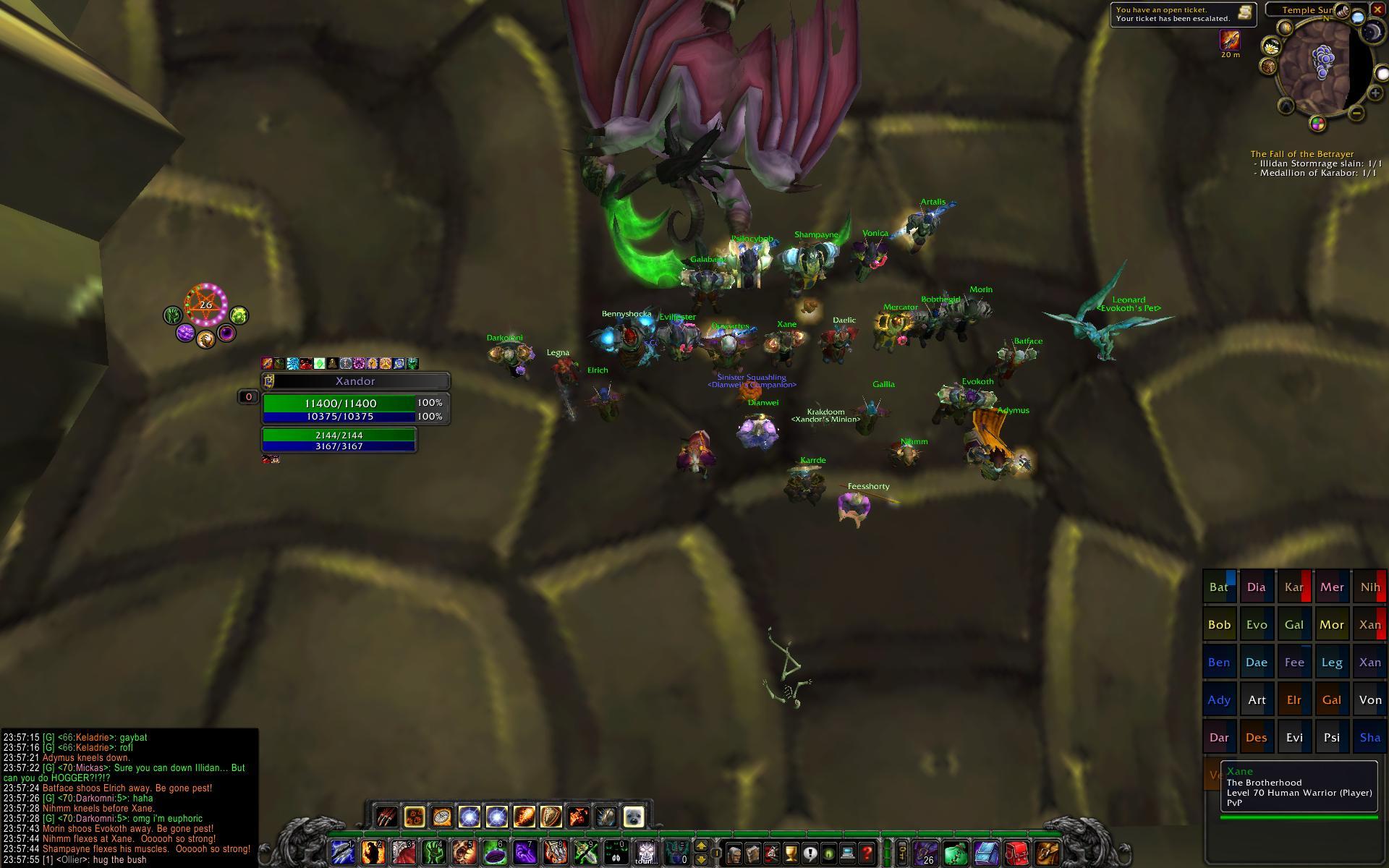Select raid member Bob in raid frames
This screenshot has width=1389, height=868.
pyautogui.click(x=1219, y=625)
